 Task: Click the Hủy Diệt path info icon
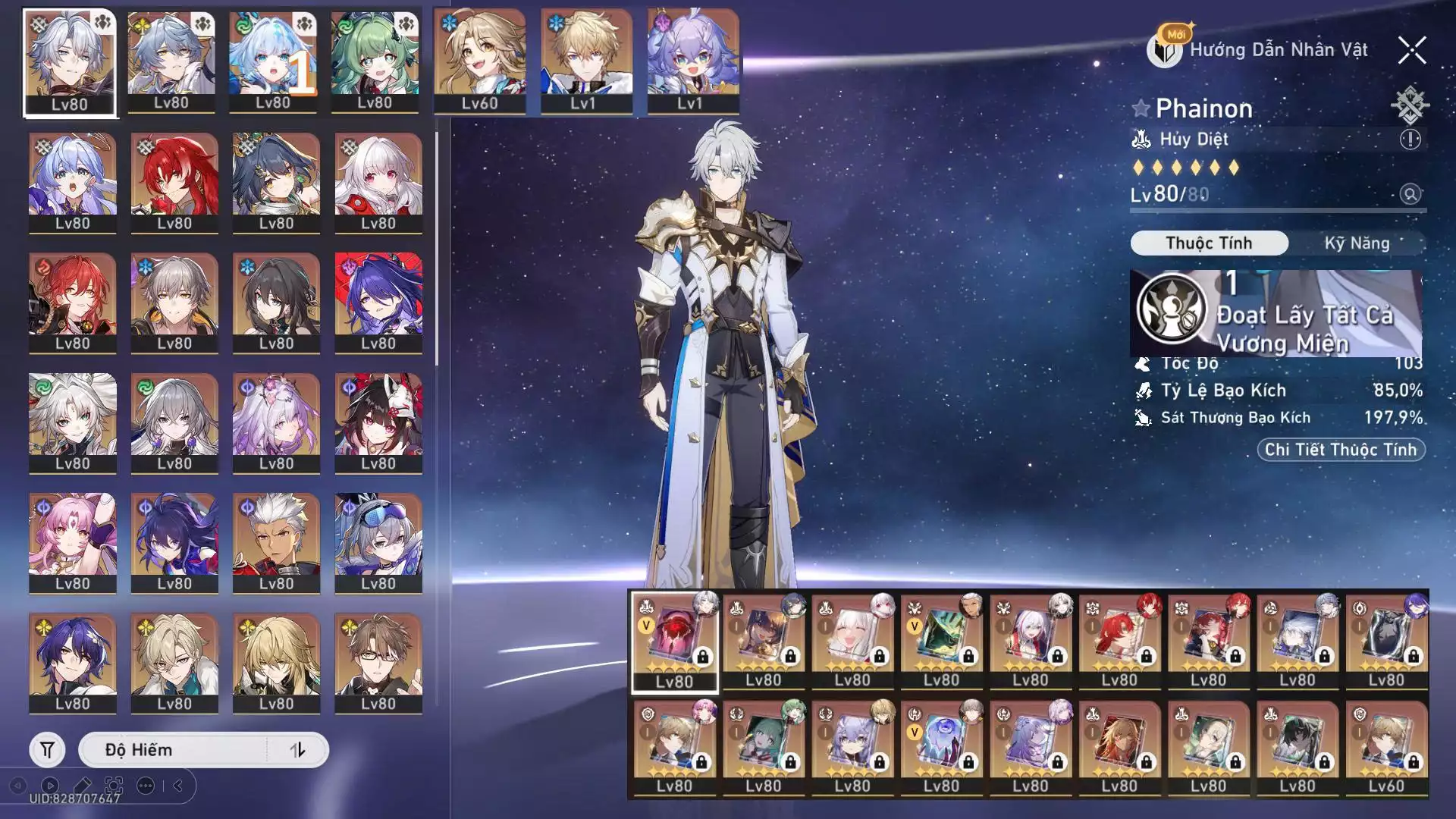1410,140
